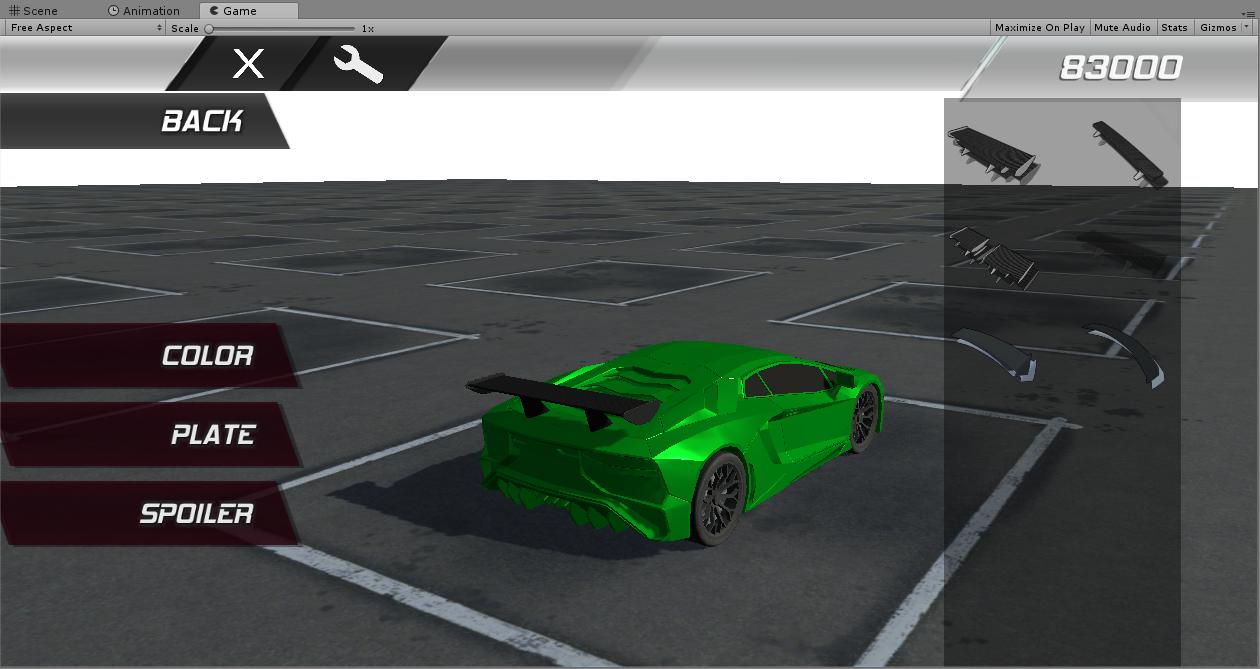
Task: Toggle Maximize On Play in the editor
Action: [x=1039, y=28]
